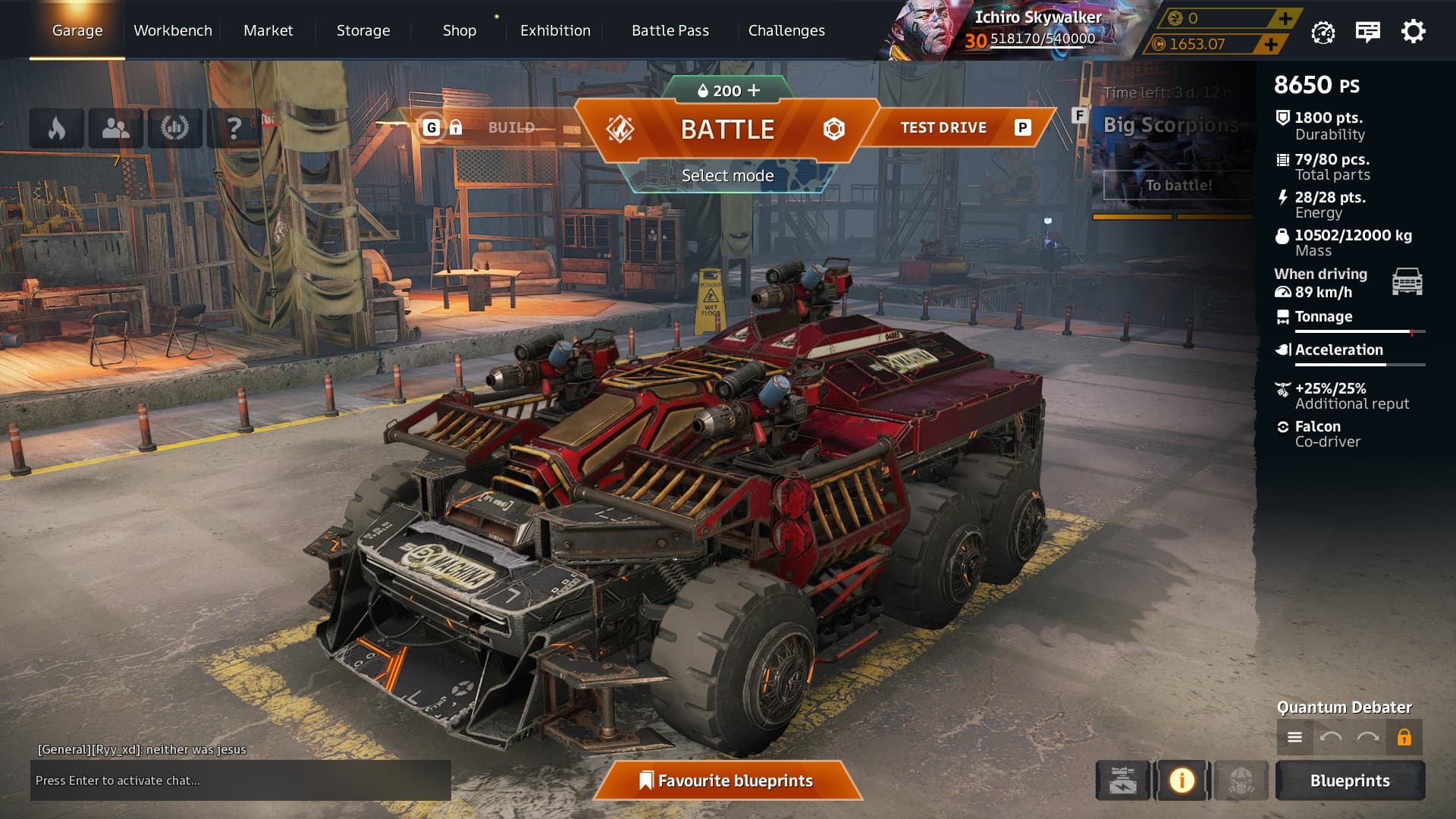Start a match with the BATTLE button
This screenshot has height=819, width=1456.
point(726,130)
